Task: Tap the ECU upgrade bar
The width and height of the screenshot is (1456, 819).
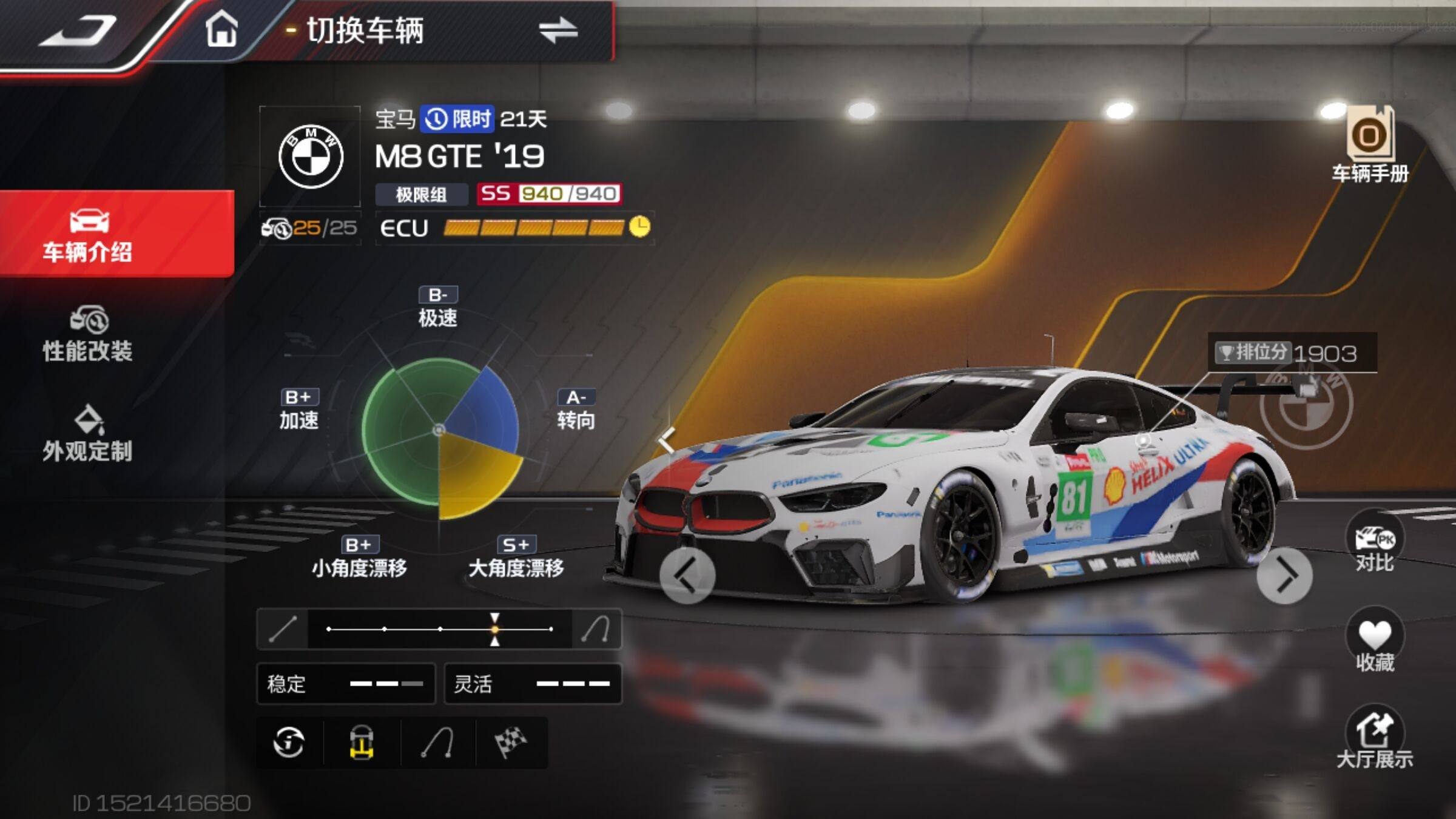Action: pos(533,227)
